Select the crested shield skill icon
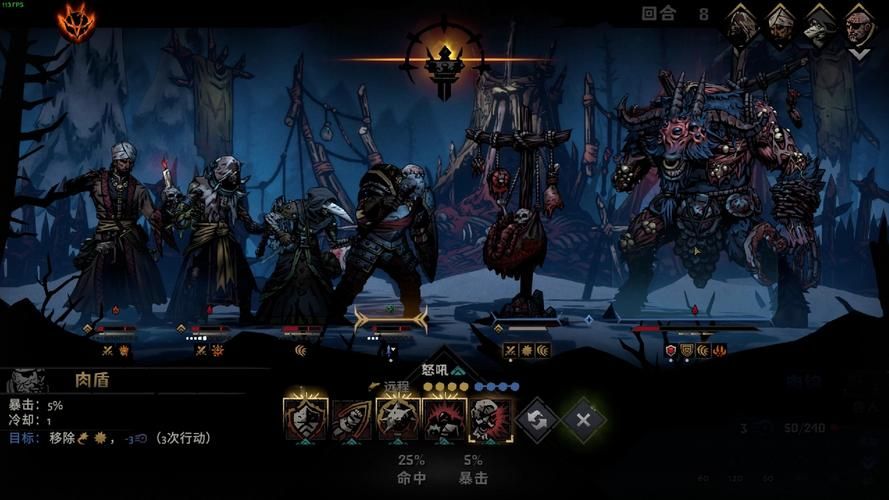The width and height of the screenshot is (889, 500). 305,420
